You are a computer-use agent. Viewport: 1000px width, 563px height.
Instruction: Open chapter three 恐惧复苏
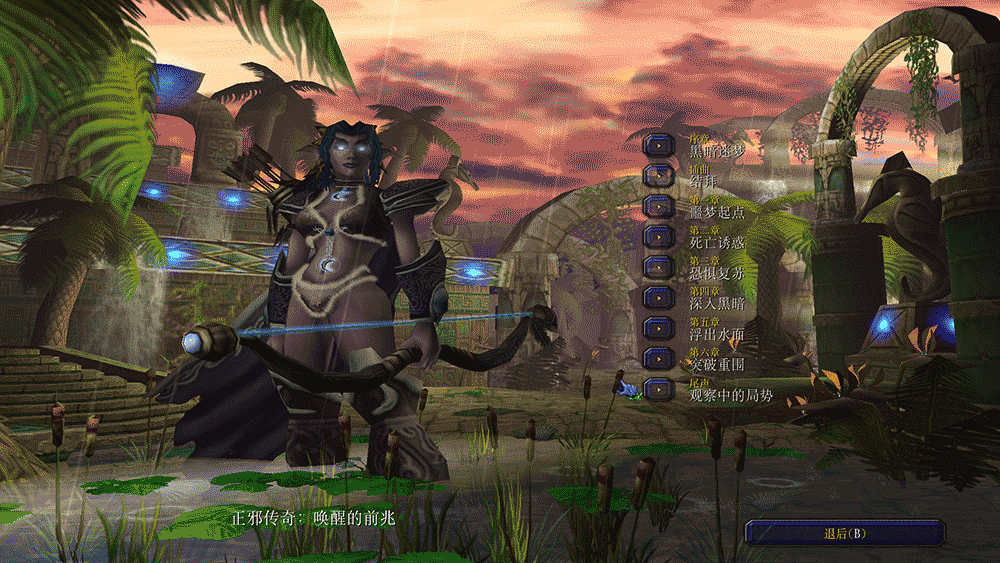pos(659,267)
